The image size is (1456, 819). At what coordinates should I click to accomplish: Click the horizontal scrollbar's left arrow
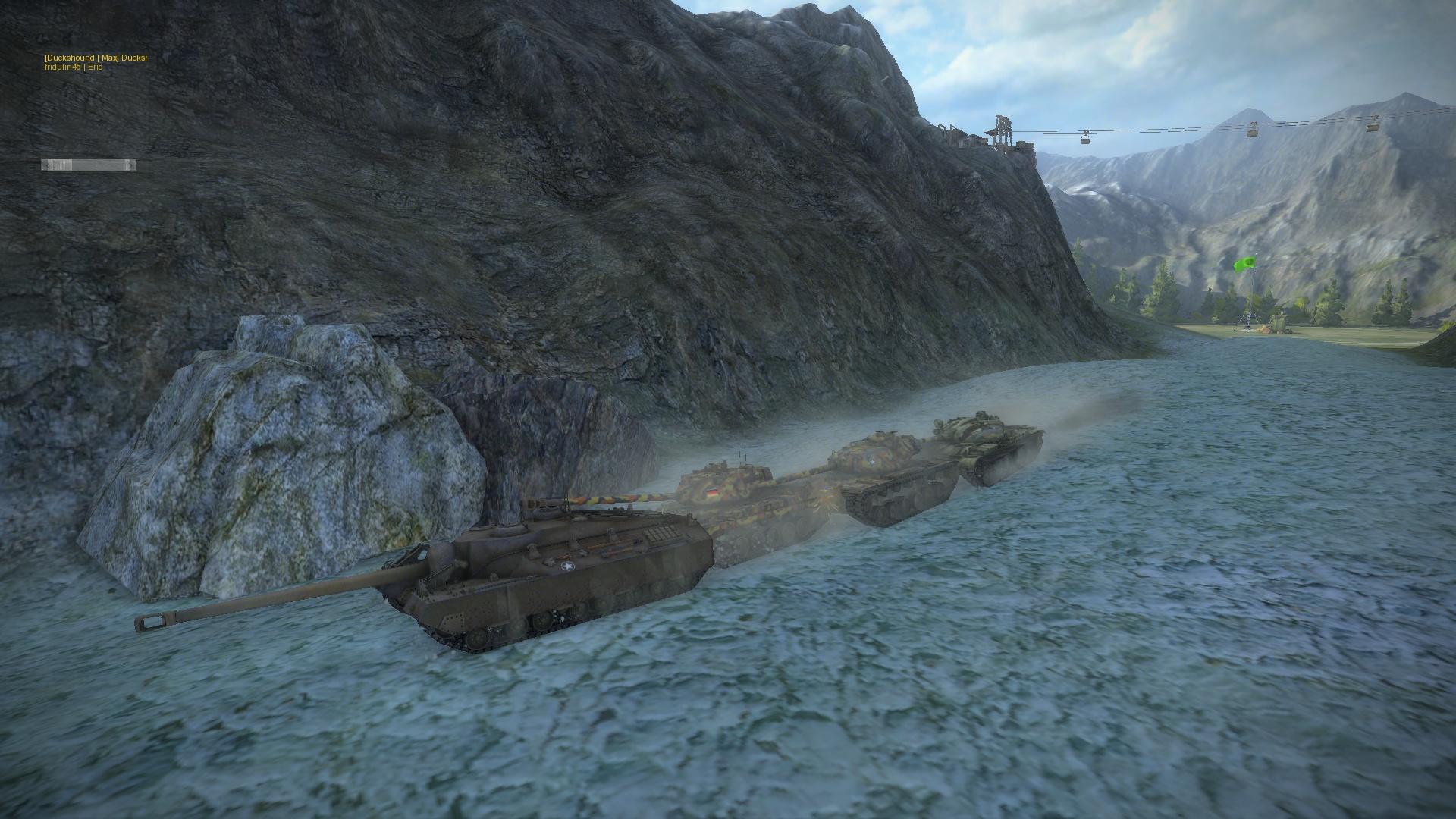(x=45, y=165)
